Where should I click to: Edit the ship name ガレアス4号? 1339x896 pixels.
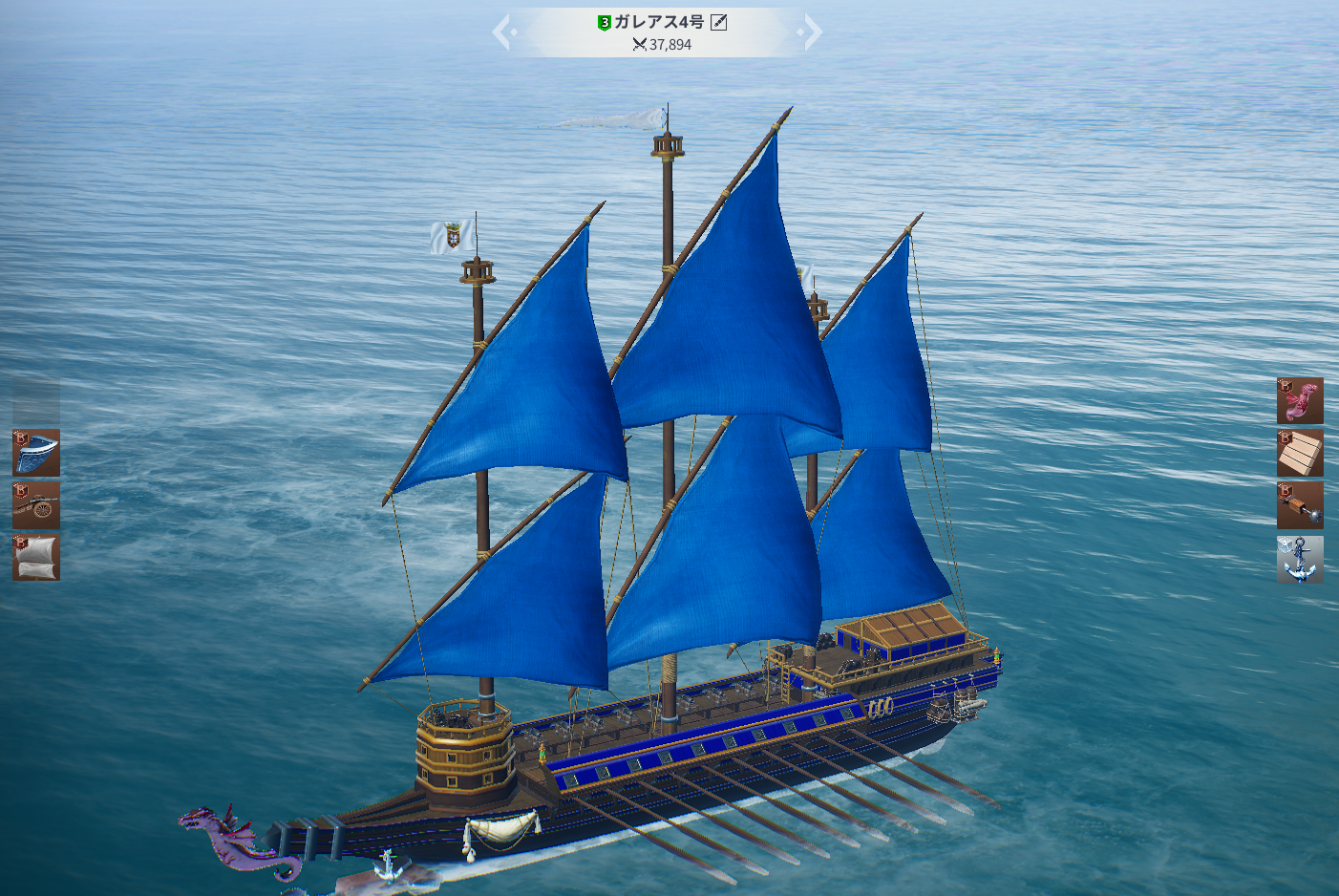pyautogui.click(x=719, y=22)
